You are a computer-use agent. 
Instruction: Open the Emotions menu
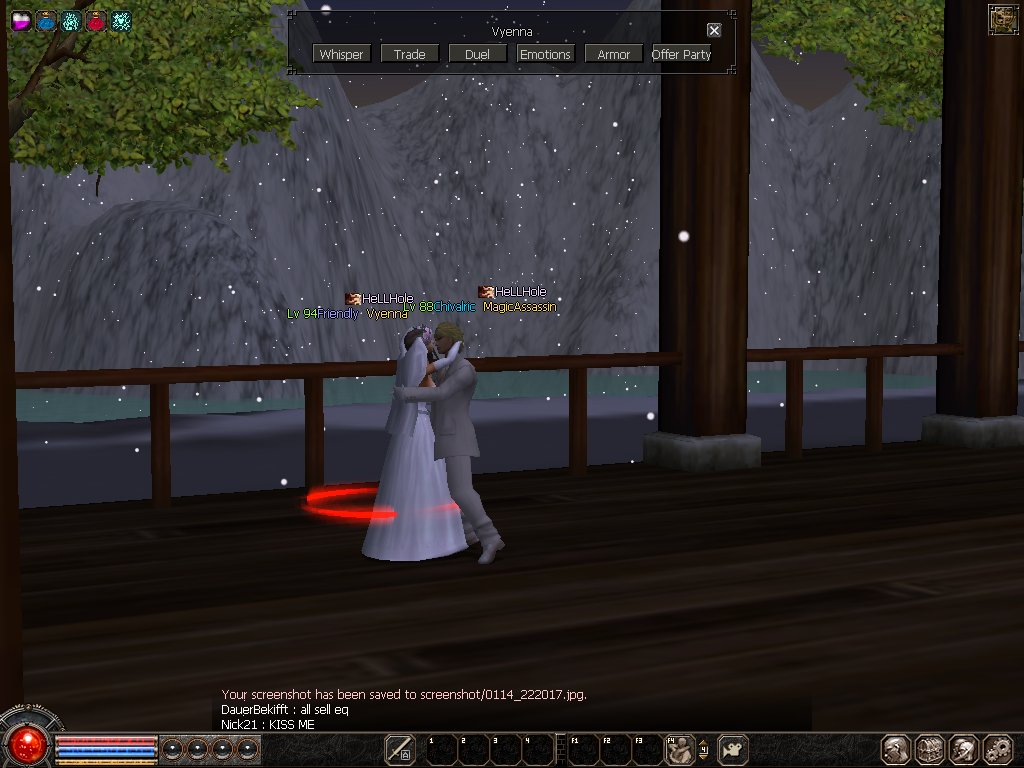tap(545, 54)
